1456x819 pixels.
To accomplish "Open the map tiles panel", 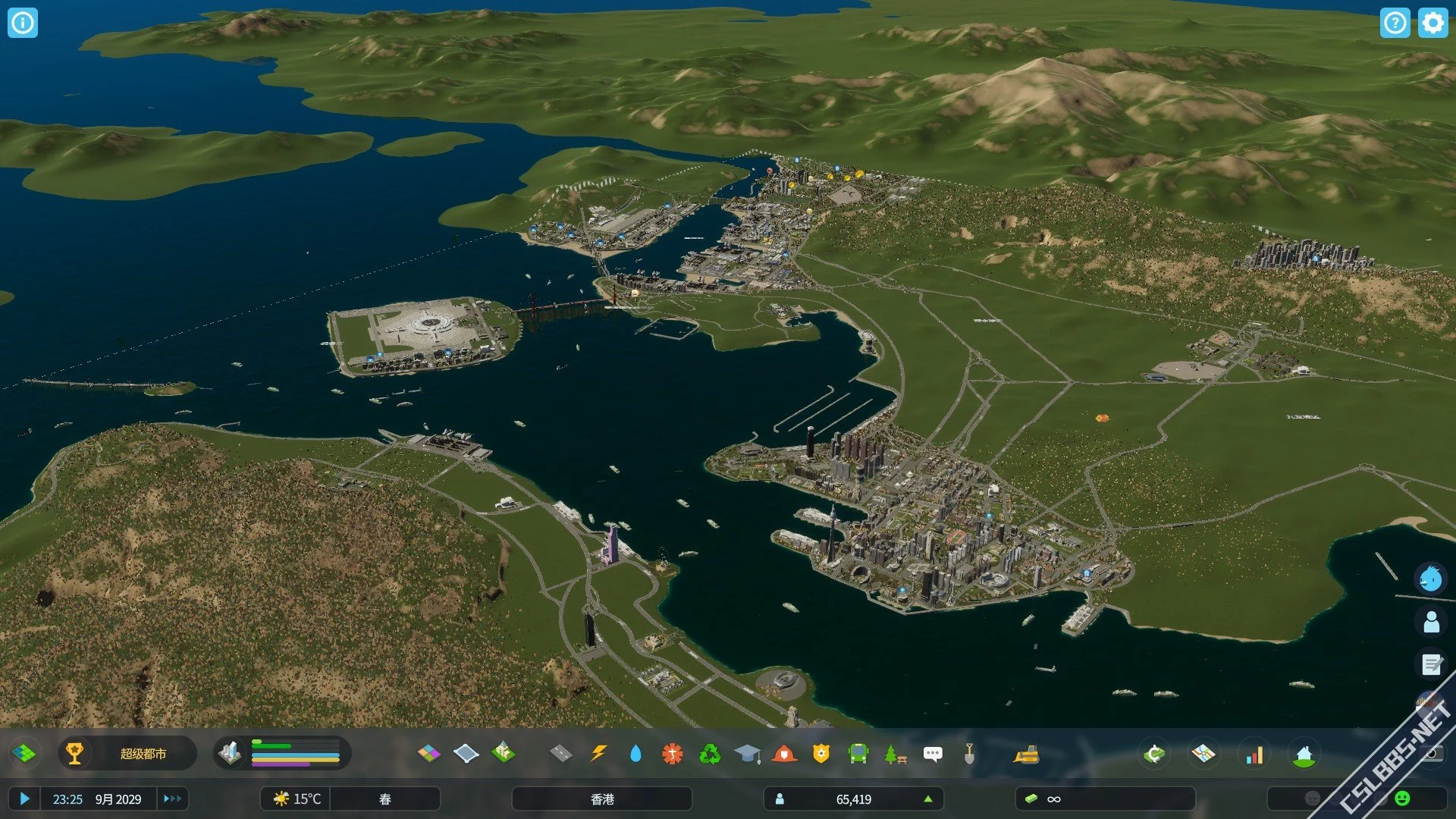I will click(x=24, y=754).
